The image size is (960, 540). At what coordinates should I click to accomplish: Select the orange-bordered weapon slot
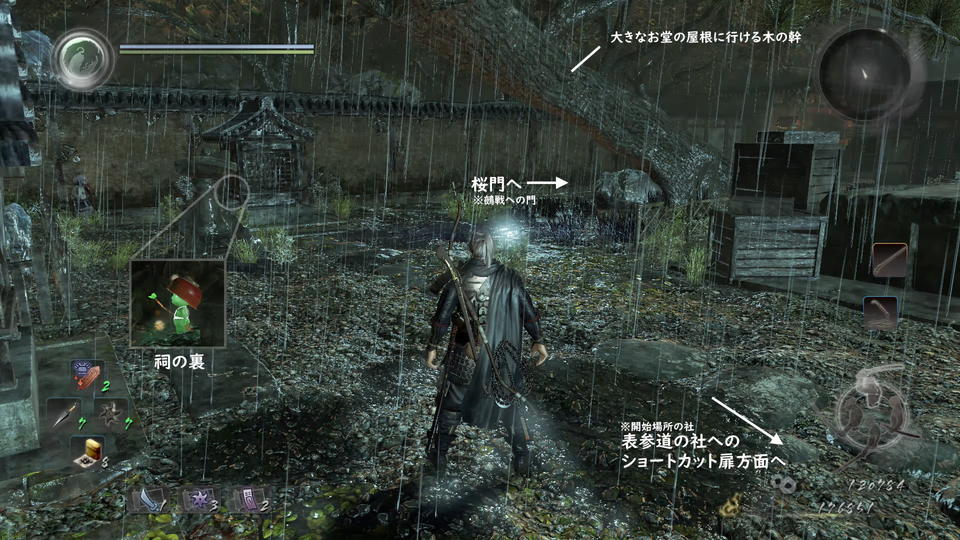pos(889,260)
